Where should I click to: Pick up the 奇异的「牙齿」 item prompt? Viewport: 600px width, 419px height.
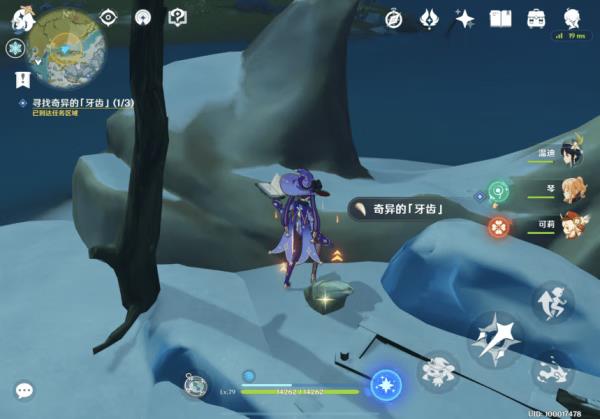click(396, 208)
